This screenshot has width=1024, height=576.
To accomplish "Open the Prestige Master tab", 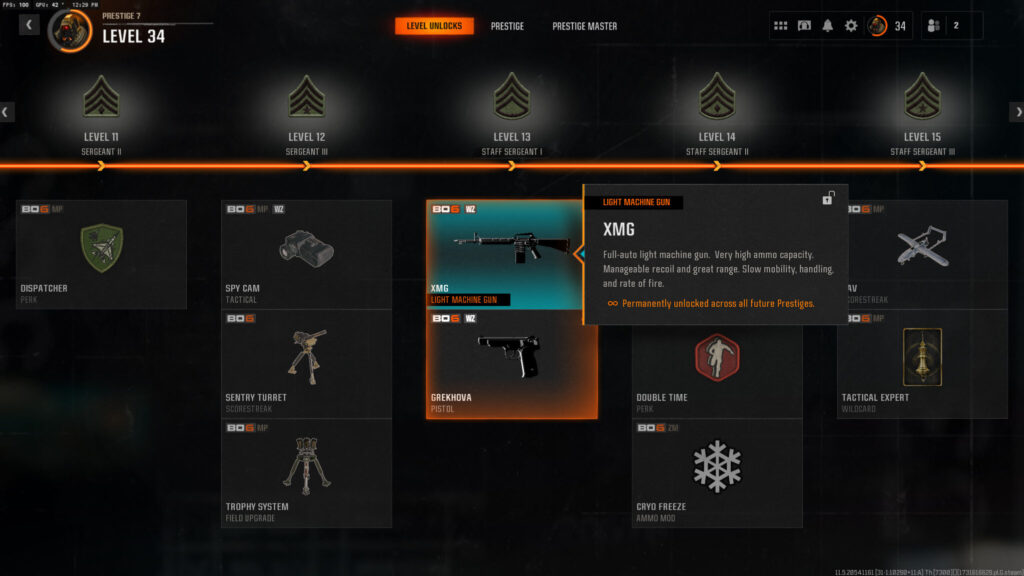I will pyautogui.click(x=585, y=26).
